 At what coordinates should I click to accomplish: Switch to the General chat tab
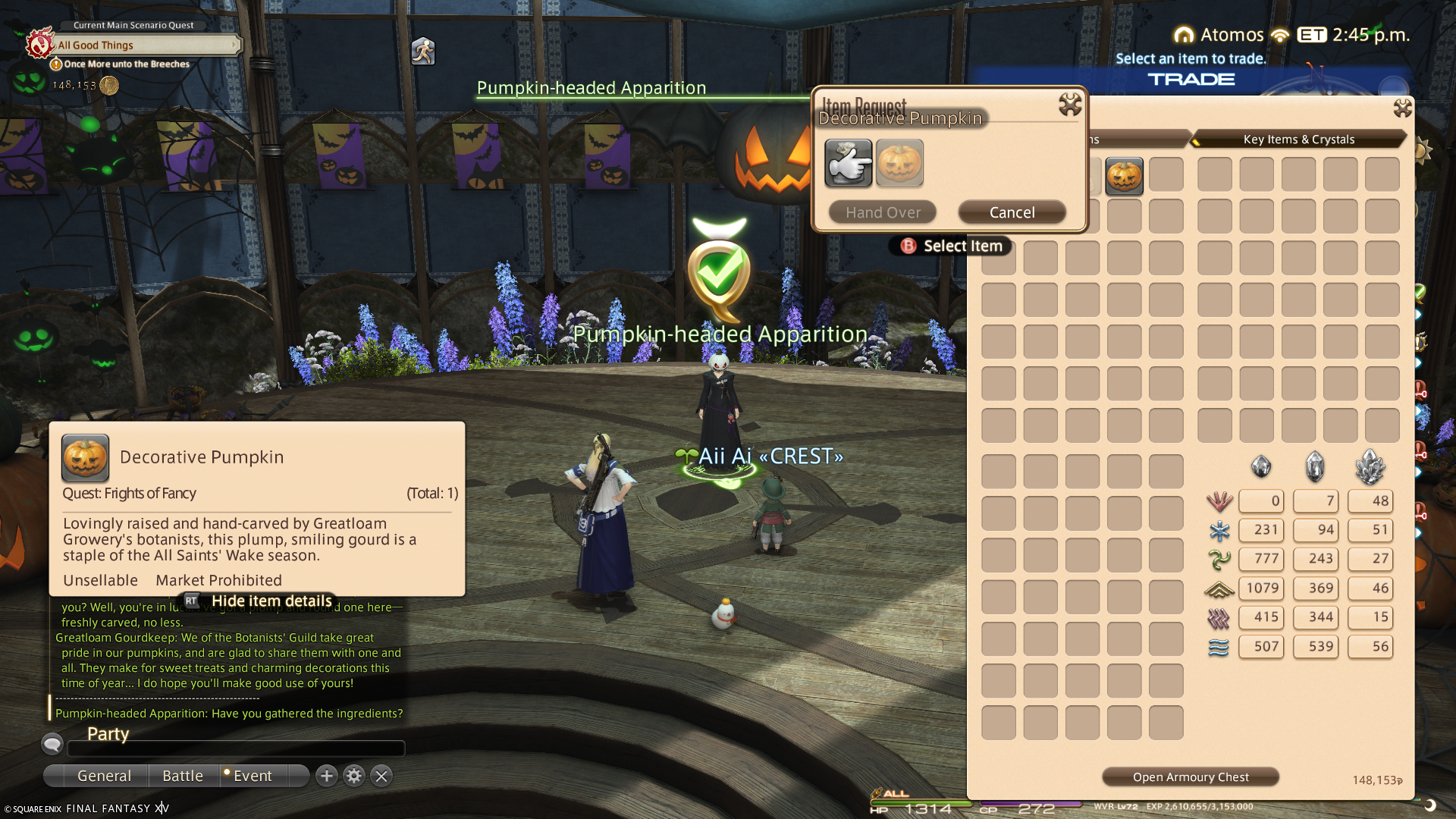click(x=104, y=776)
